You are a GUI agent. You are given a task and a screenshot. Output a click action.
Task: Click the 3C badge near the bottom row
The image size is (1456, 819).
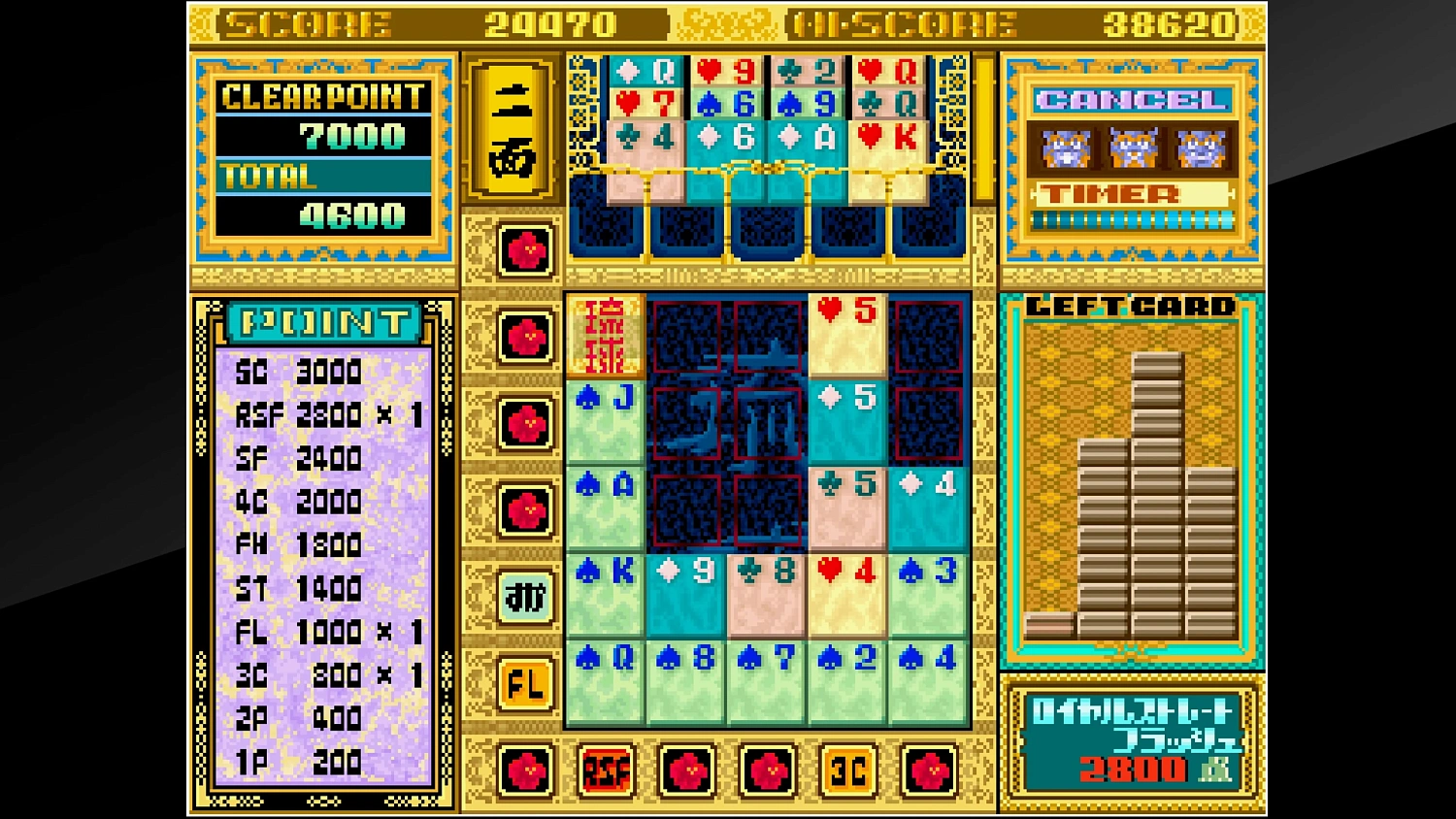pyautogui.click(x=846, y=768)
